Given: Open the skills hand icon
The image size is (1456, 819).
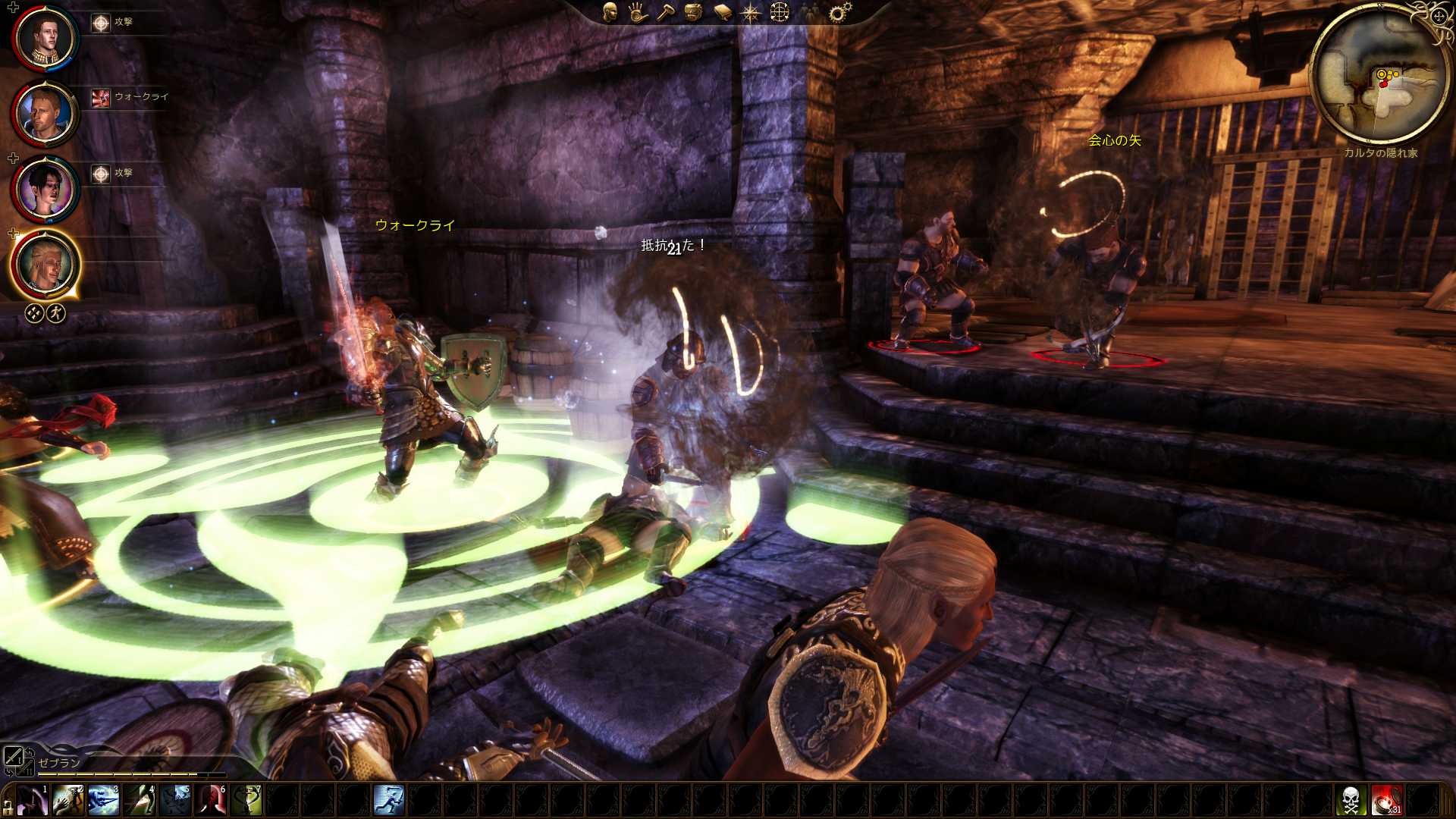Looking at the screenshot, I should (x=637, y=12).
